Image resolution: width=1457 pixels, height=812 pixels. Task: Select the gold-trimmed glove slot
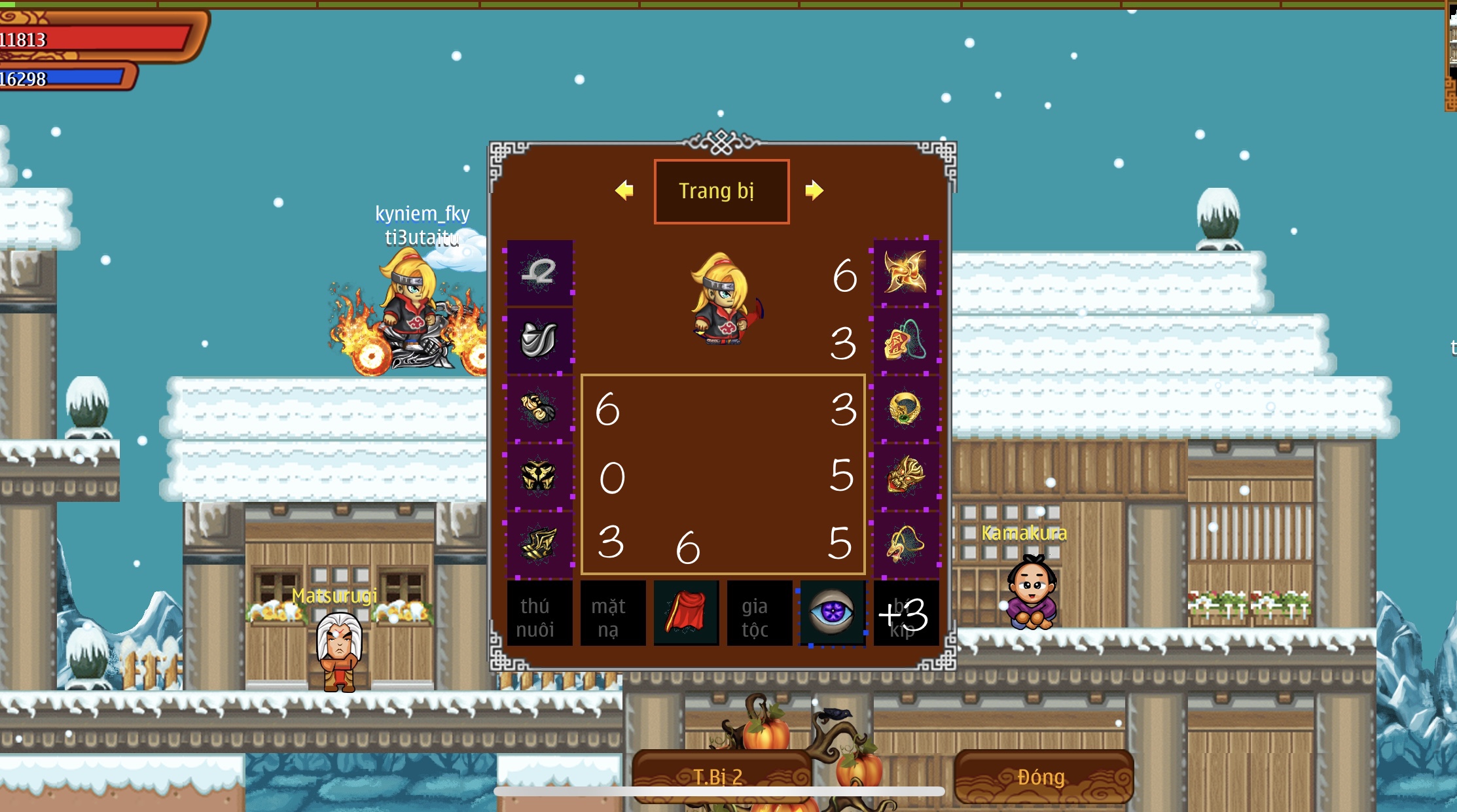[539, 408]
